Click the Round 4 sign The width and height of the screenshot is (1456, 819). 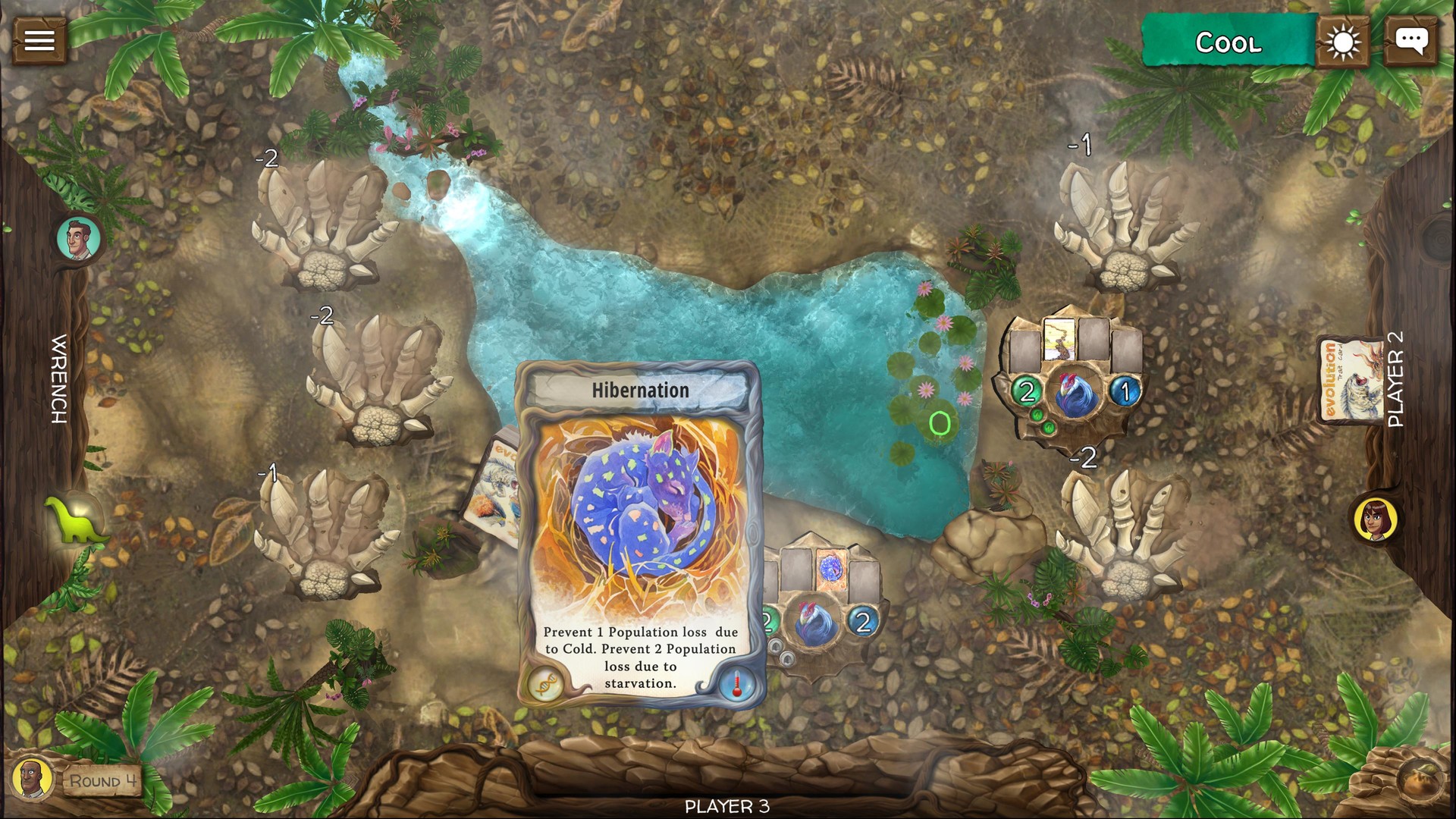[x=102, y=781]
